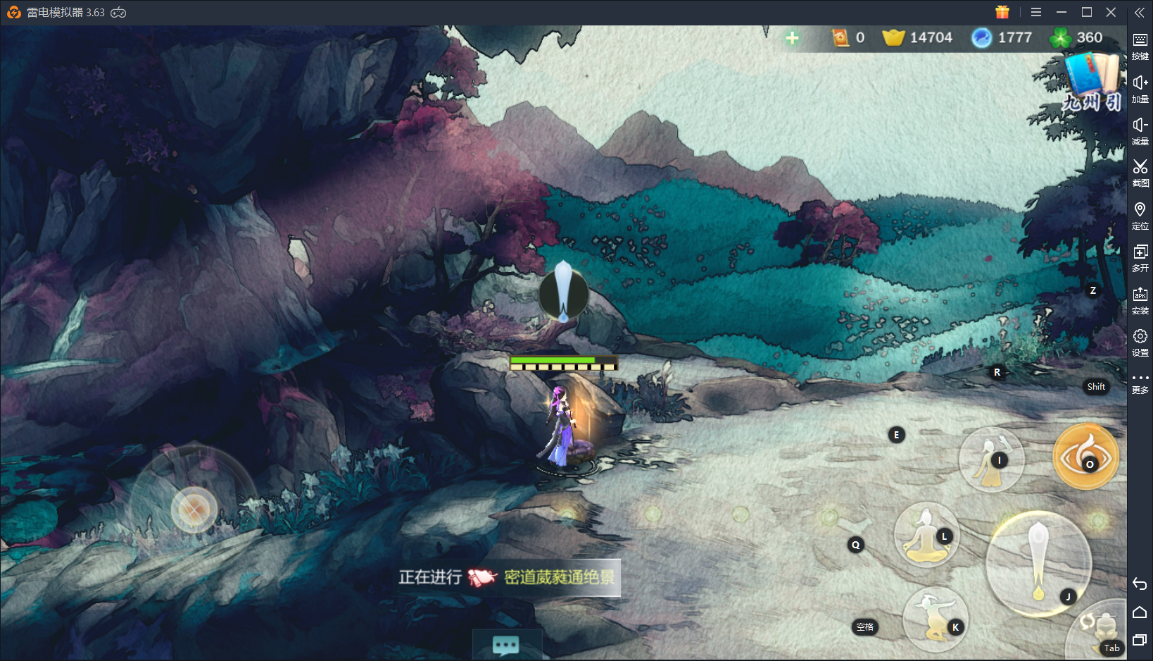Click the four-leaf clover currency icon
The height and width of the screenshot is (661, 1153).
[1061, 38]
